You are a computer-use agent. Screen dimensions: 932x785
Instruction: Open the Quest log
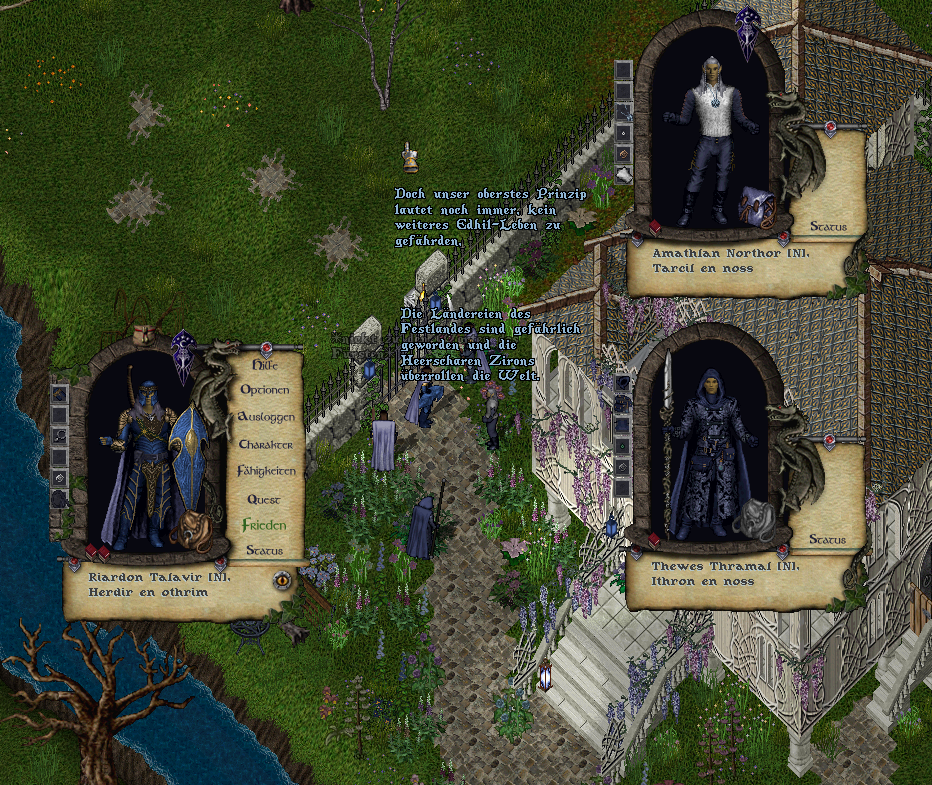pyautogui.click(x=264, y=498)
